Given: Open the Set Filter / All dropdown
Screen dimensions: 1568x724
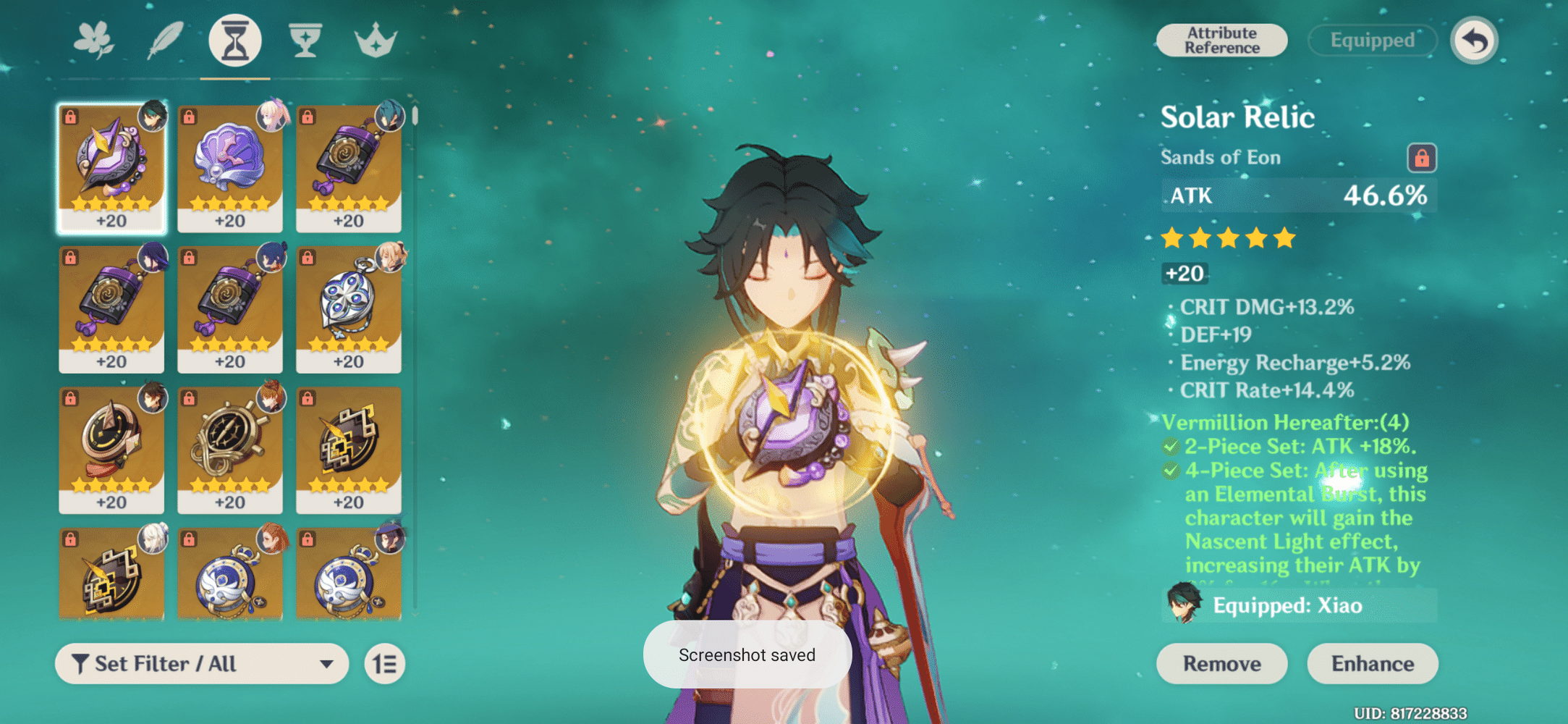Looking at the screenshot, I should pyautogui.click(x=201, y=663).
